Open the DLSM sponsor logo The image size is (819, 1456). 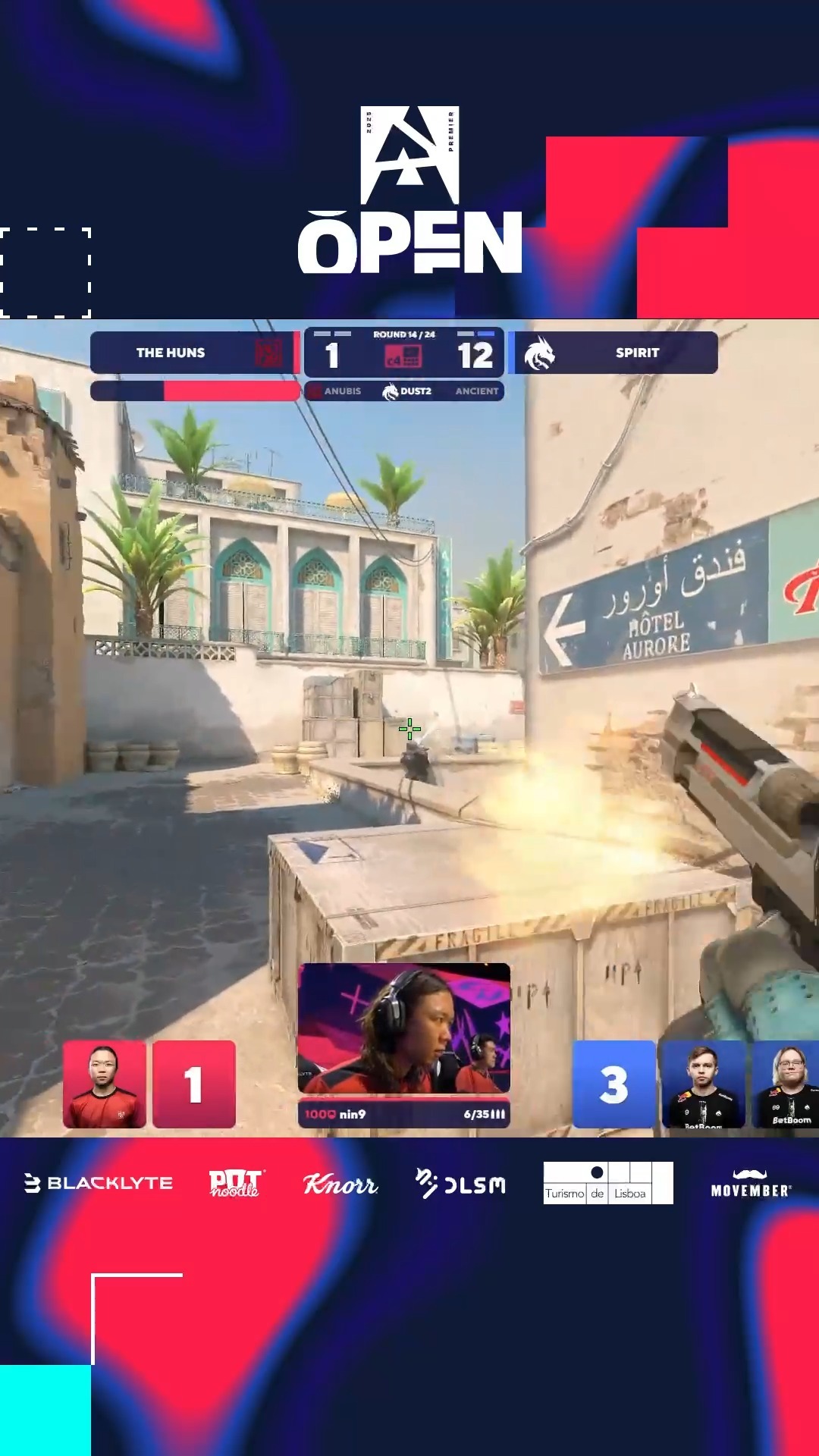[x=460, y=1184]
